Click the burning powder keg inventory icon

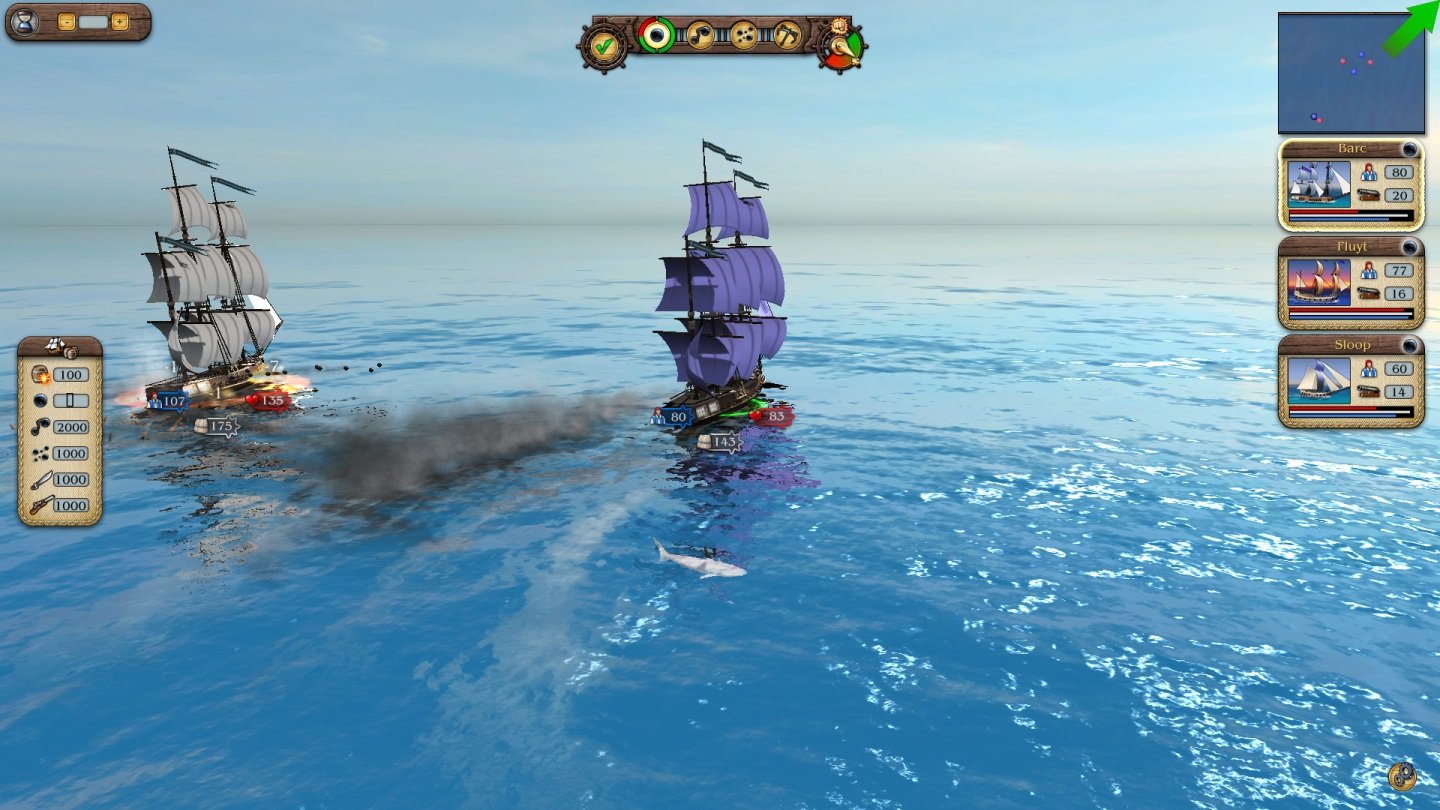tap(40, 375)
